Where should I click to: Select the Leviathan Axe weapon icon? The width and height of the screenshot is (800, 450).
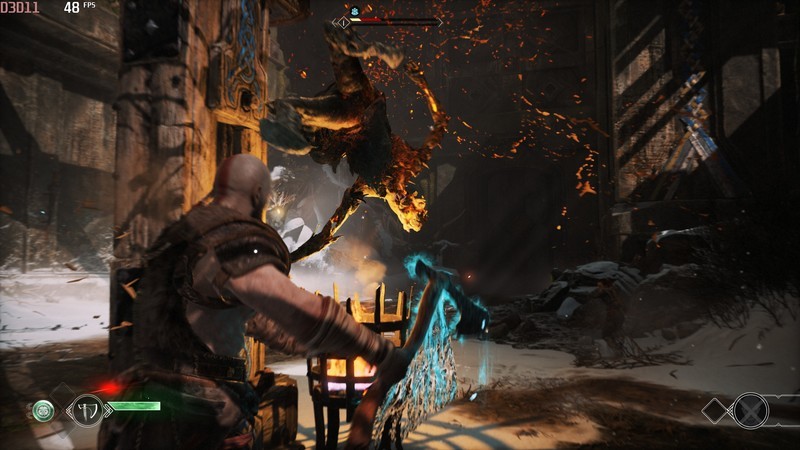[87, 409]
